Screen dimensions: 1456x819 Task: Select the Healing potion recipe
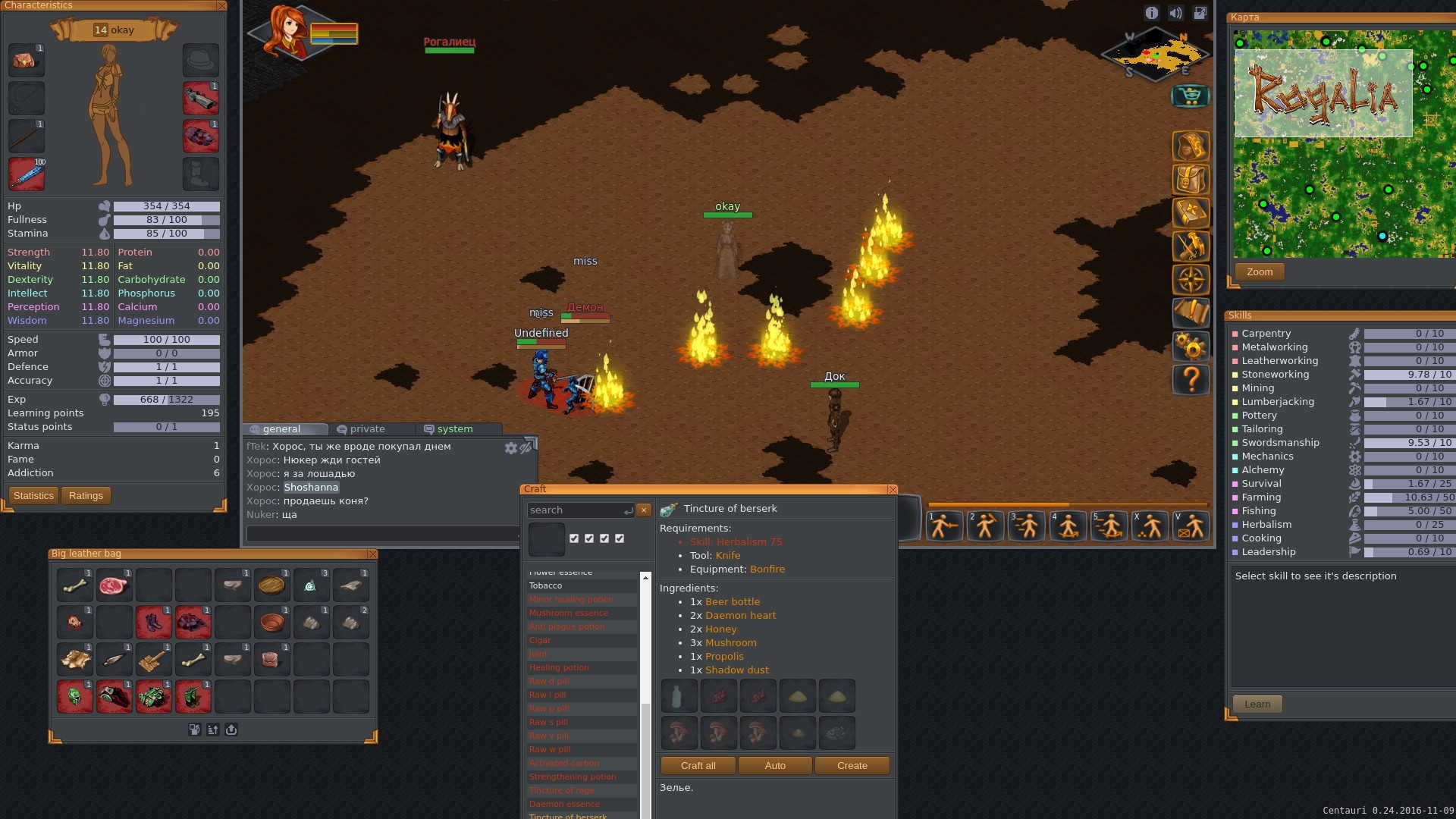559,668
